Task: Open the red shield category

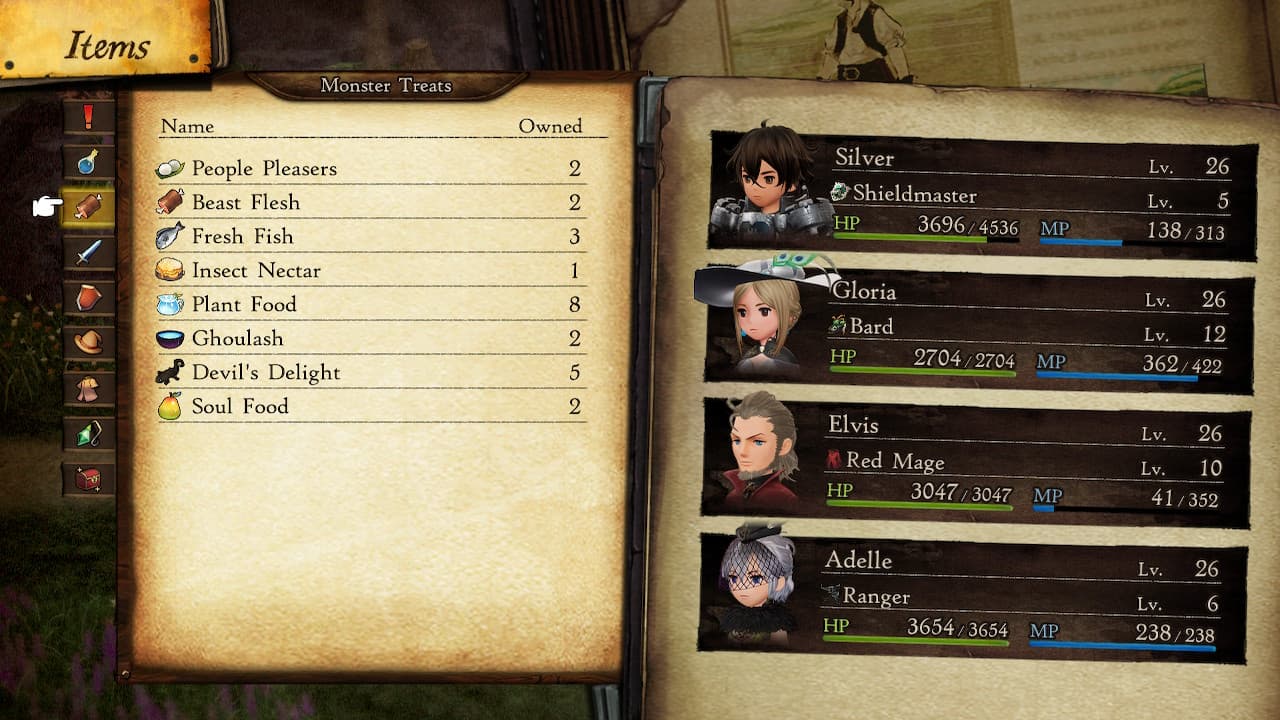Action: click(88, 297)
